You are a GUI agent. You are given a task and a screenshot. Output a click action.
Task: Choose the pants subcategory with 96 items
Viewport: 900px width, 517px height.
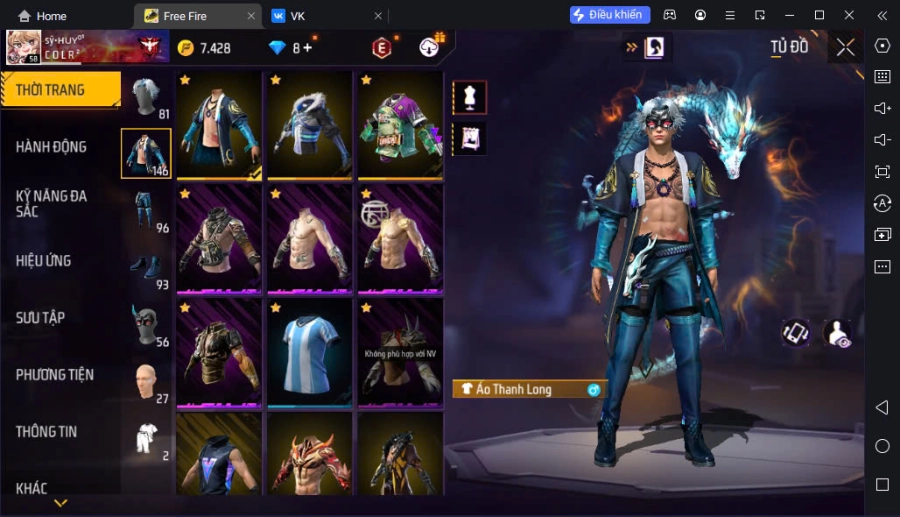[147, 212]
